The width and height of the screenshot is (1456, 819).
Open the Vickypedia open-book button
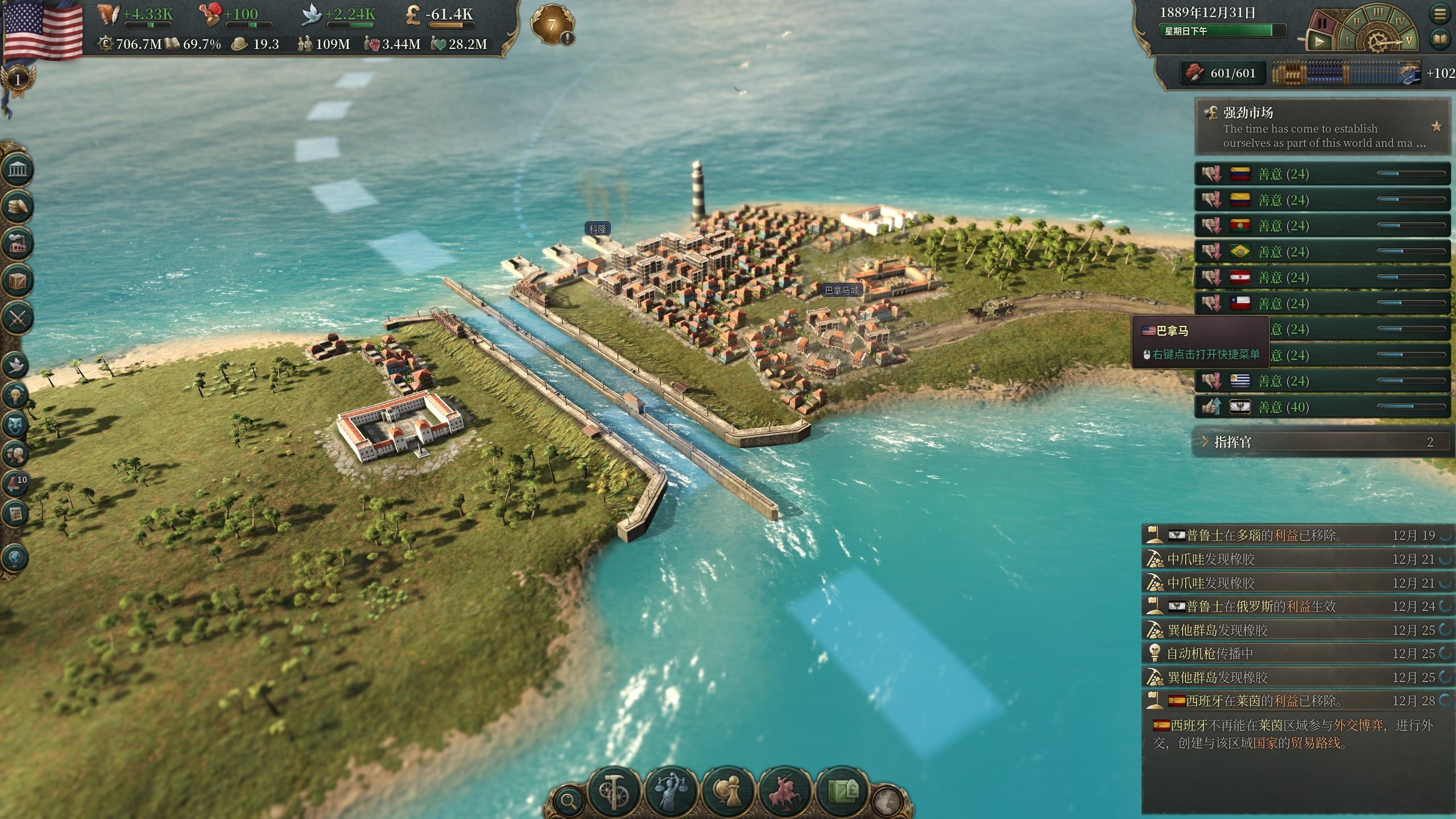[1440, 39]
